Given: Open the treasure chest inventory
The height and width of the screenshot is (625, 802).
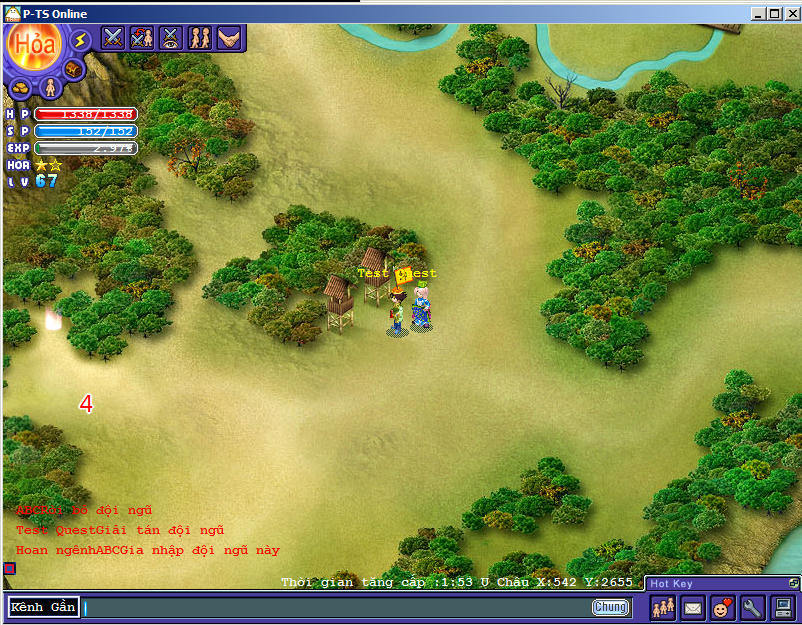Looking at the screenshot, I should [x=73, y=70].
